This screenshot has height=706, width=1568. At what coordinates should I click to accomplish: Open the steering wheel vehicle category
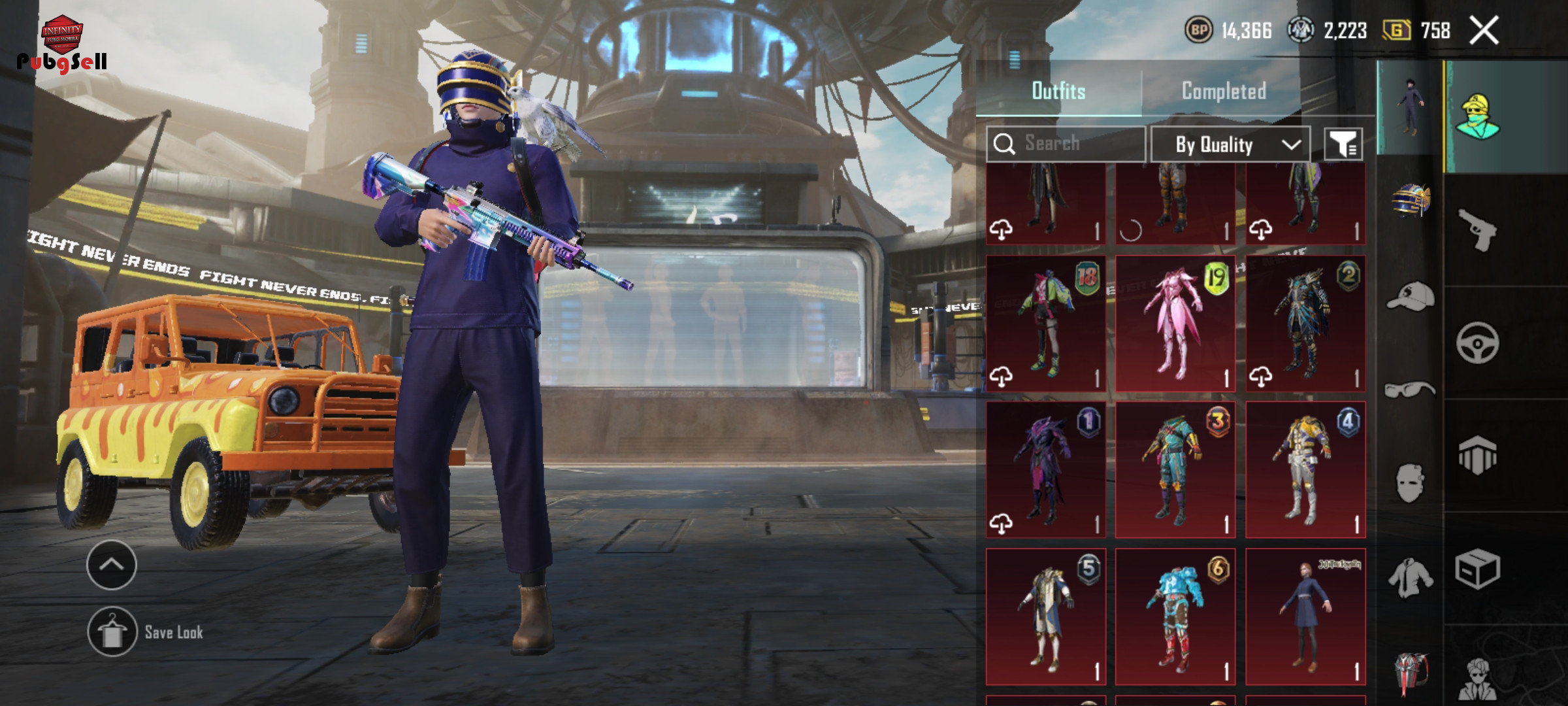[1478, 342]
